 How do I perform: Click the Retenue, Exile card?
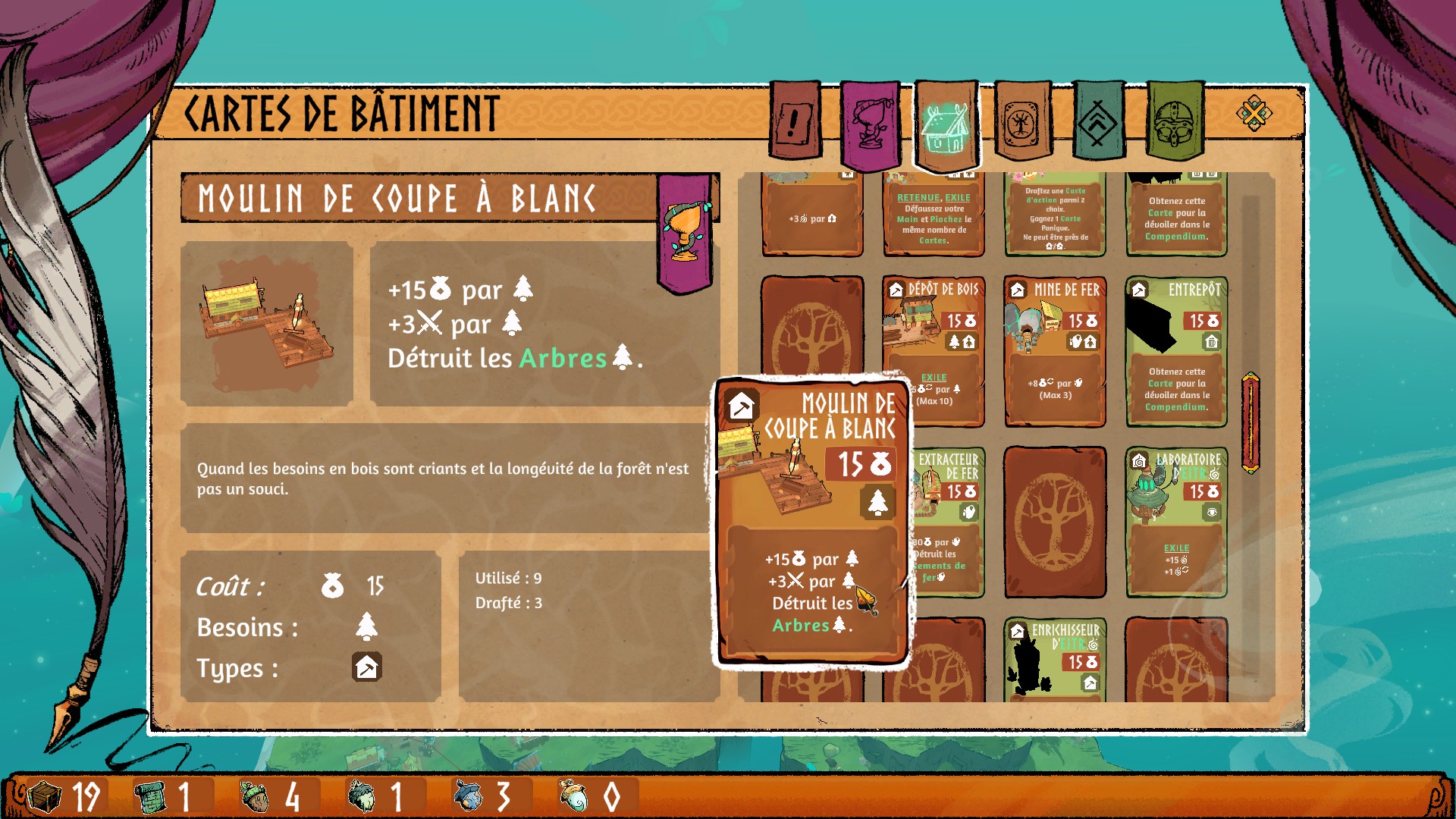[934, 216]
